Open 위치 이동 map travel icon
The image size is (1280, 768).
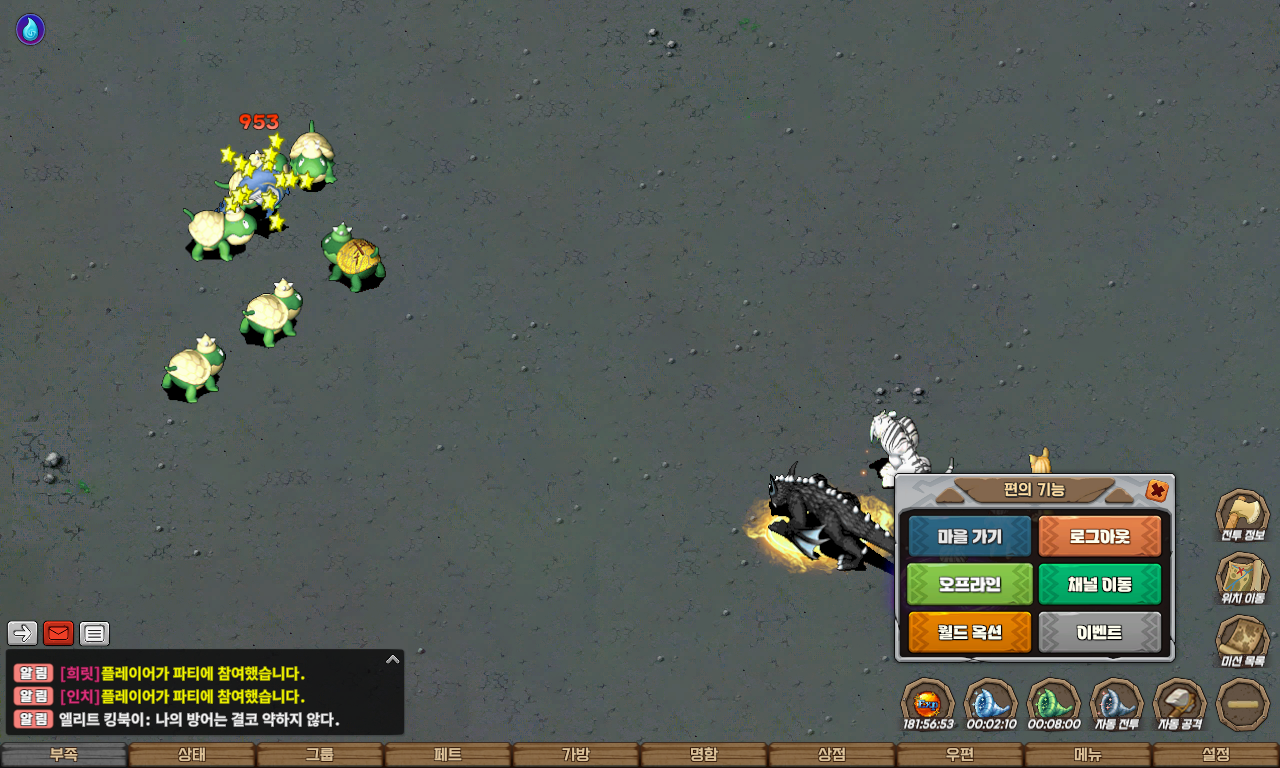coord(1242,577)
